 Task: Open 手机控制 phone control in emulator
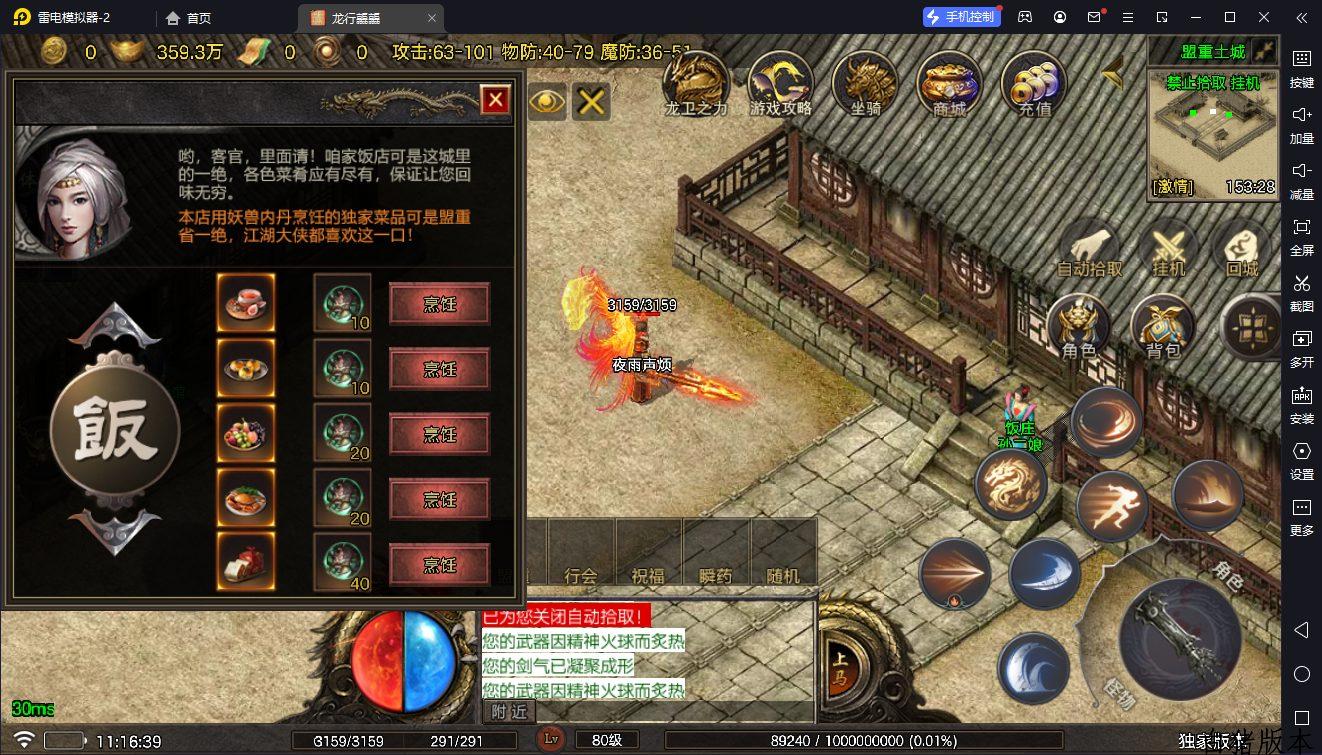click(960, 17)
